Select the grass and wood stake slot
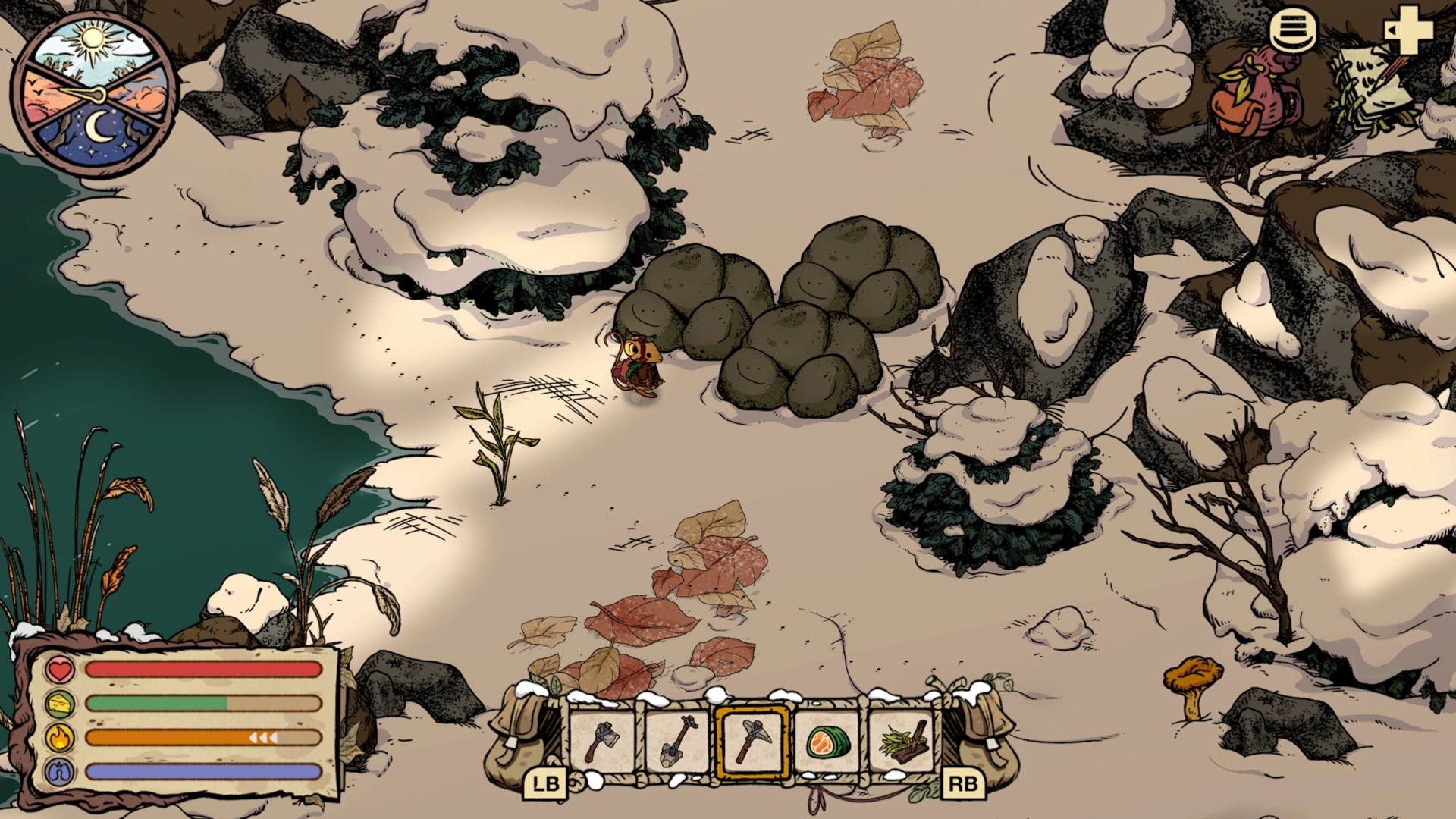The height and width of the screenshot is (819, 1456). [x=902, y=741]
